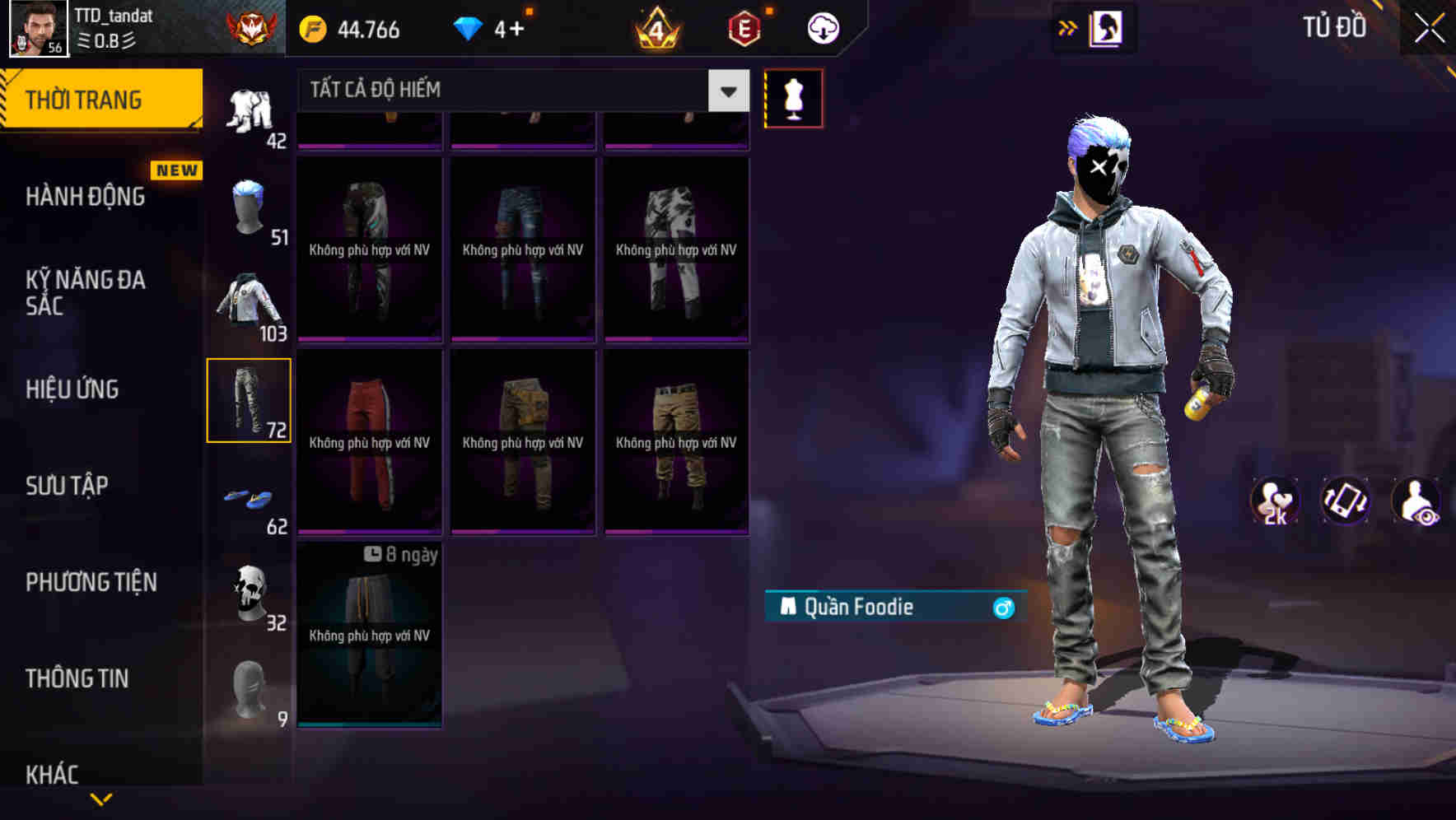Click the double-arrow expander near the top
Screen dimensions: 1456x820
(x=1068, y=27)
